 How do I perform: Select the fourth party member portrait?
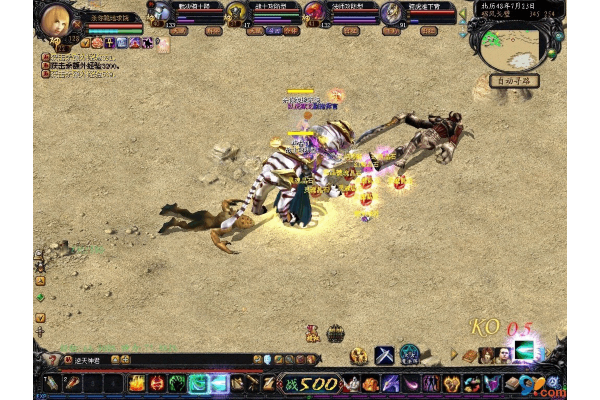point(389,12)
